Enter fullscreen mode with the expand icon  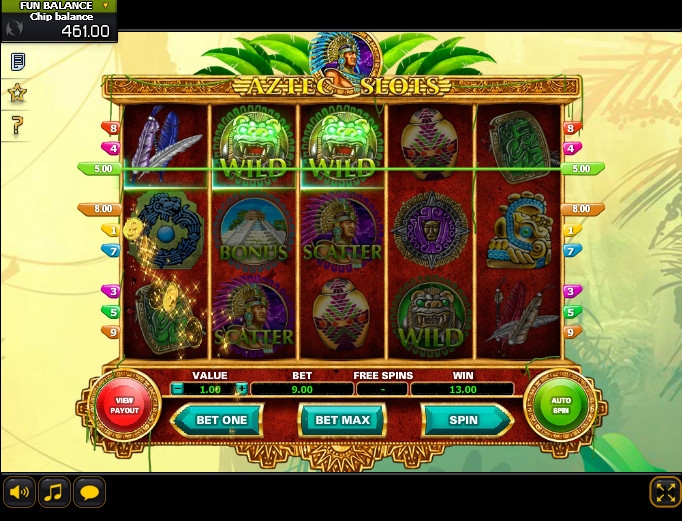point(664,491)
